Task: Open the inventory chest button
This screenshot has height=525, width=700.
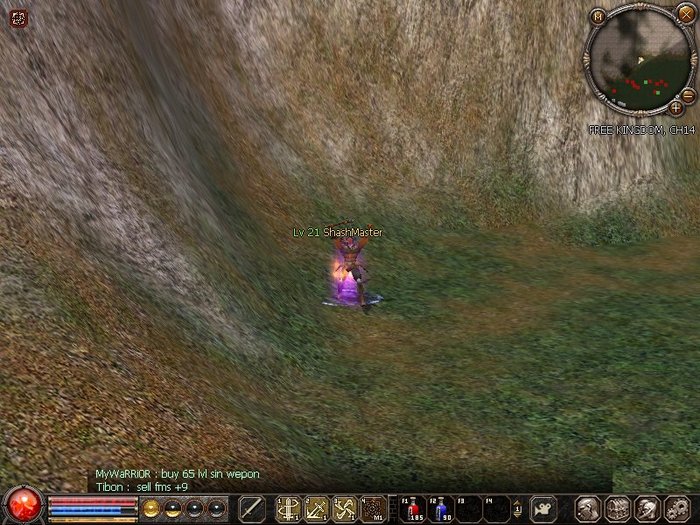Action: pos(617,508)
